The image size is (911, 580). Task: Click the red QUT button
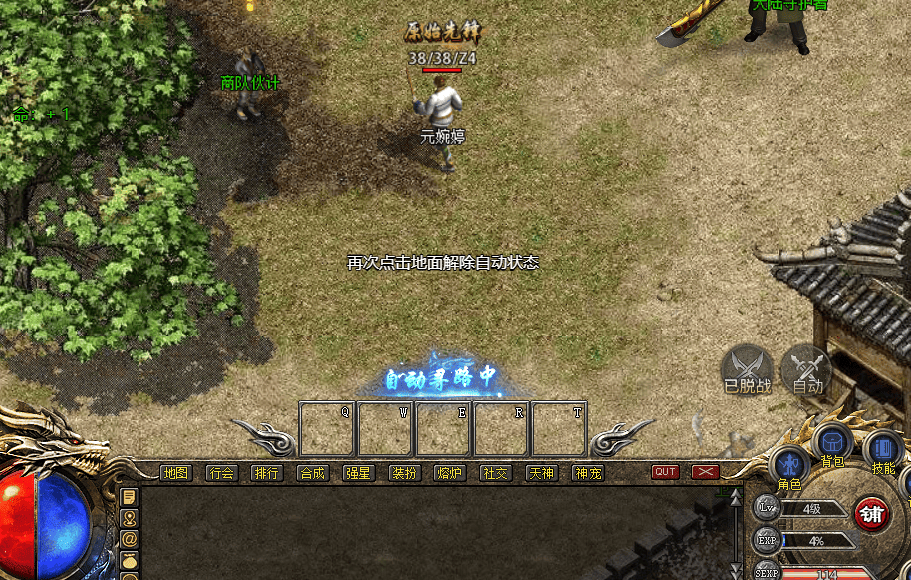click(x=665, y=472)
